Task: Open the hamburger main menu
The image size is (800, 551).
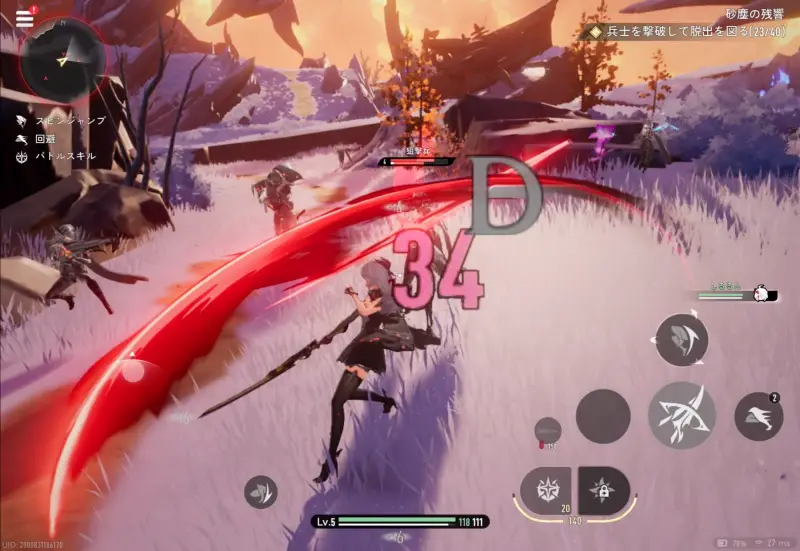Action: pos(24,18)
